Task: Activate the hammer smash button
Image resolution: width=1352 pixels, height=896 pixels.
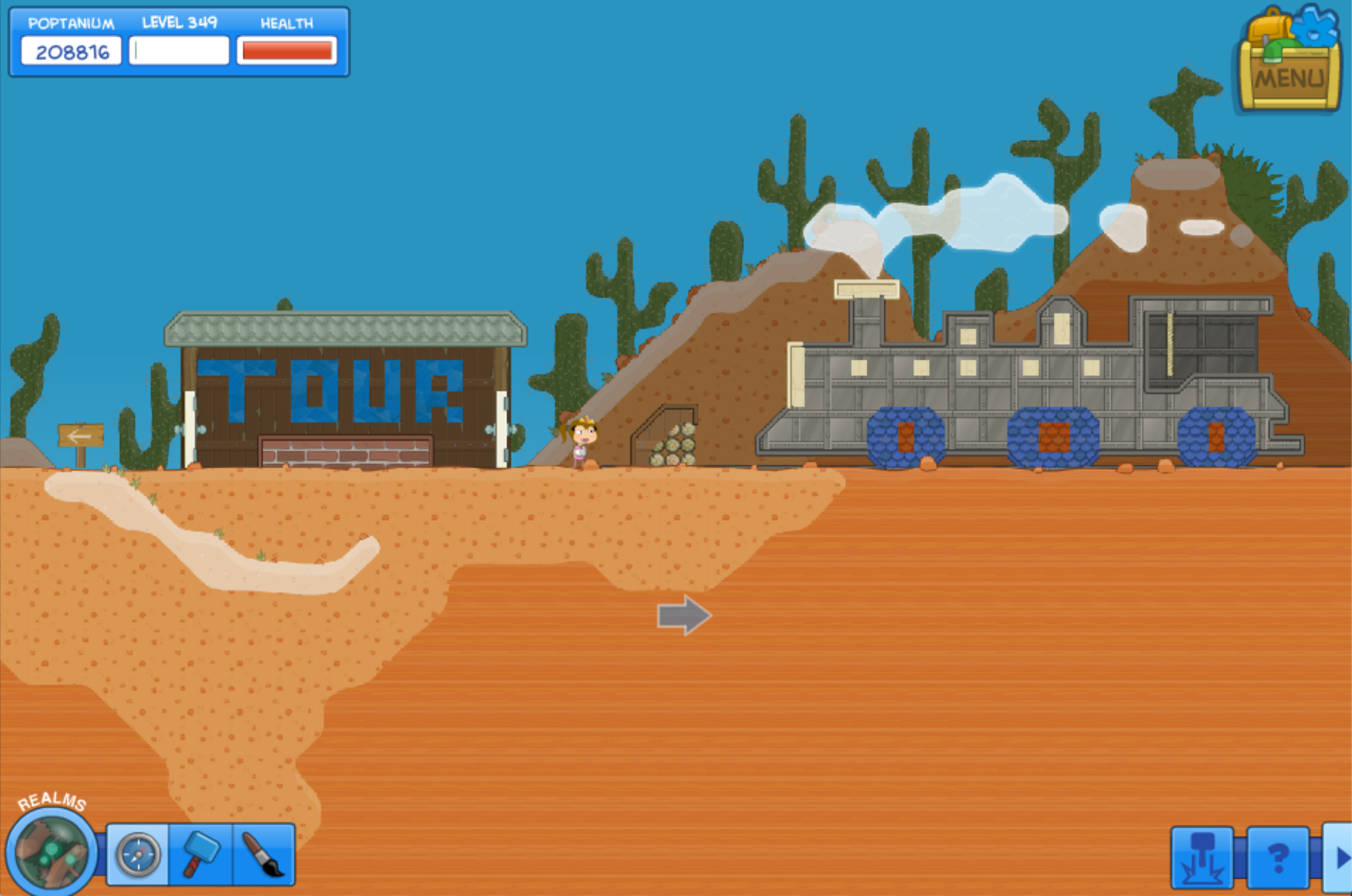Action: point(1202,857)
